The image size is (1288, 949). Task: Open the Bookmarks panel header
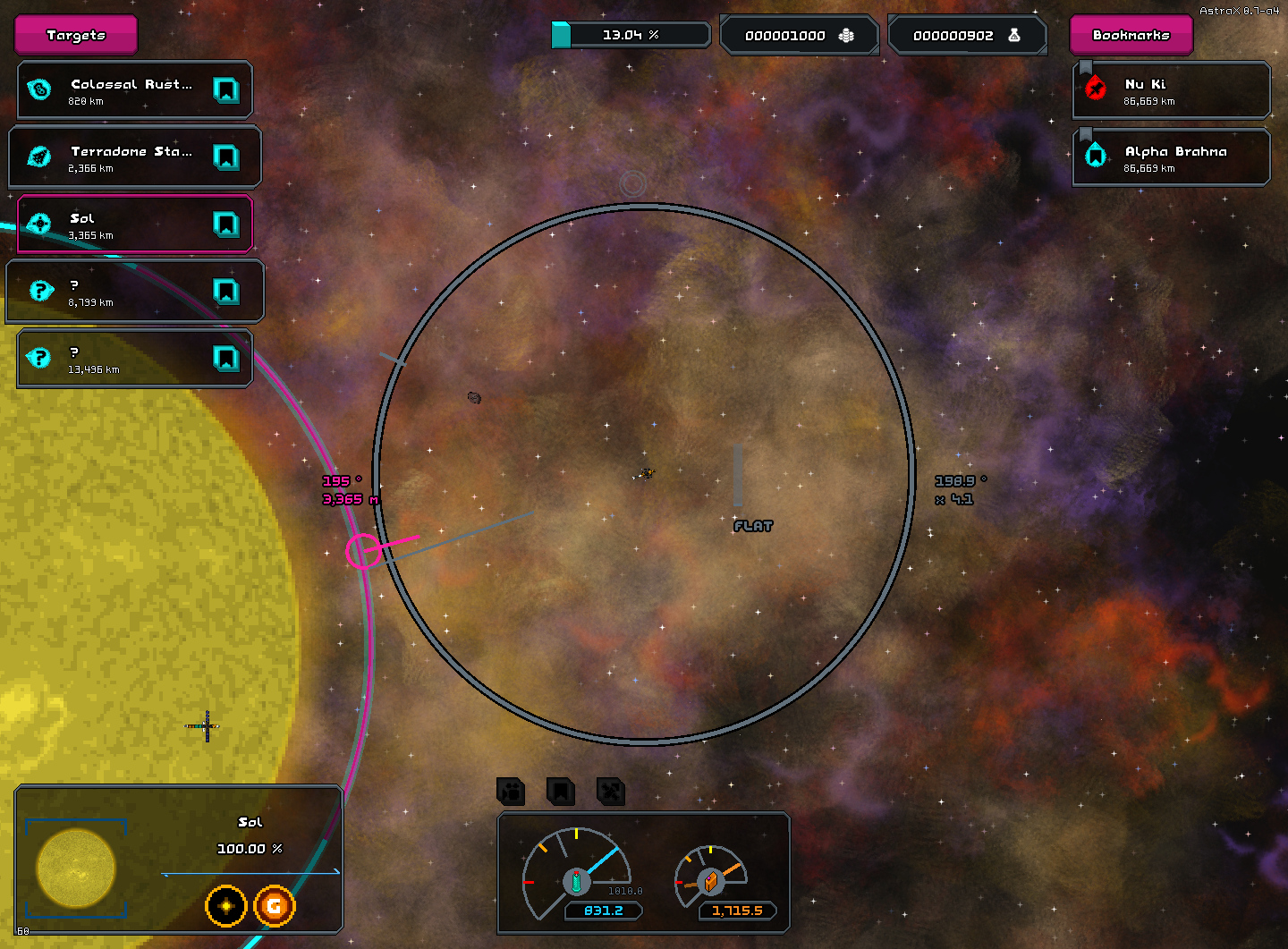(x=1131, y=35)
